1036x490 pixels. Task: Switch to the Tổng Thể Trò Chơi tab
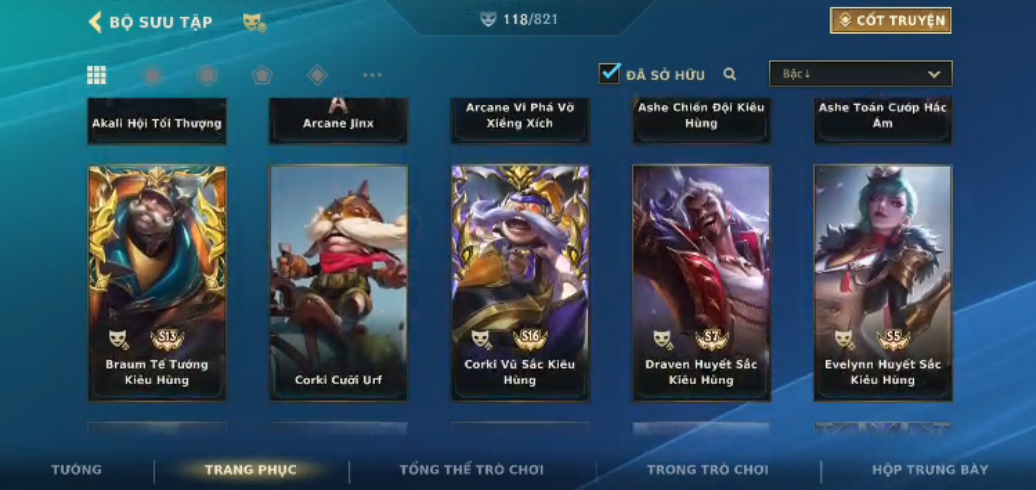[471, 470]
